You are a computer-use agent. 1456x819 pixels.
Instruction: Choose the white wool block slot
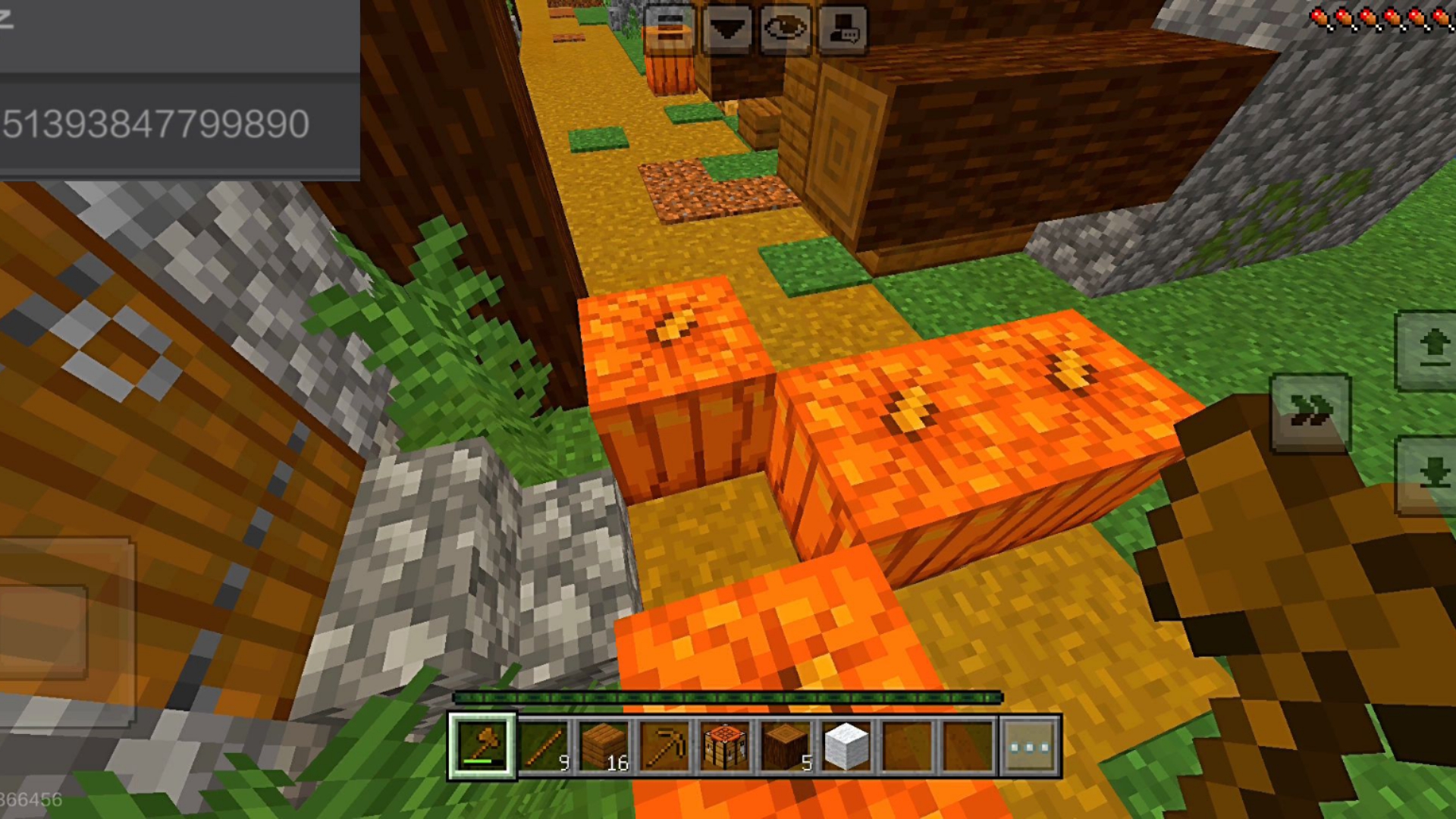point(847,746)
